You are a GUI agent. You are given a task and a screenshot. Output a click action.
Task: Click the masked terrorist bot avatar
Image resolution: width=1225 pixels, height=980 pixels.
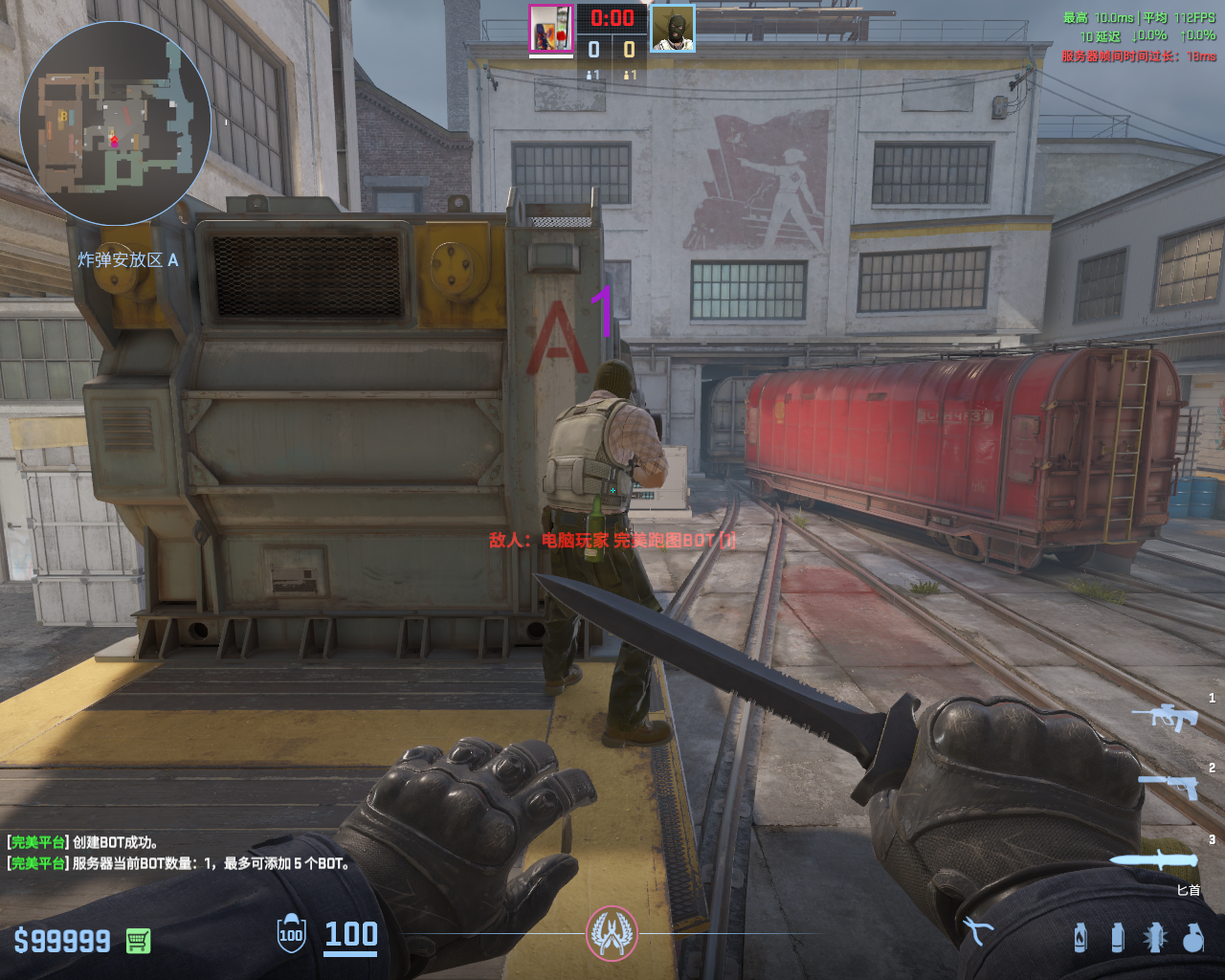pyautogui.click(x=673, y=29)
